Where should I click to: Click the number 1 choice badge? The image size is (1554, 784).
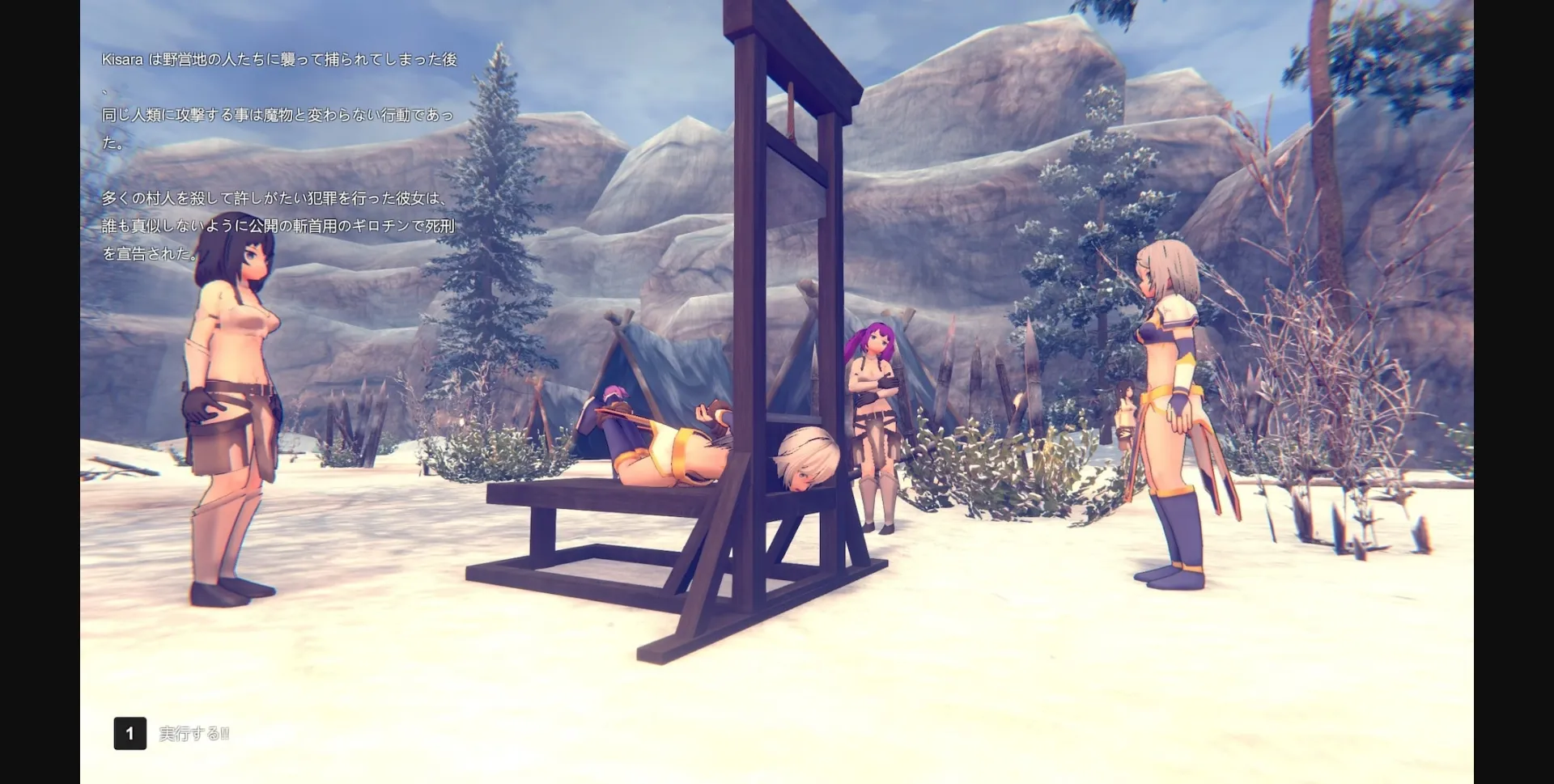[129, 735]
